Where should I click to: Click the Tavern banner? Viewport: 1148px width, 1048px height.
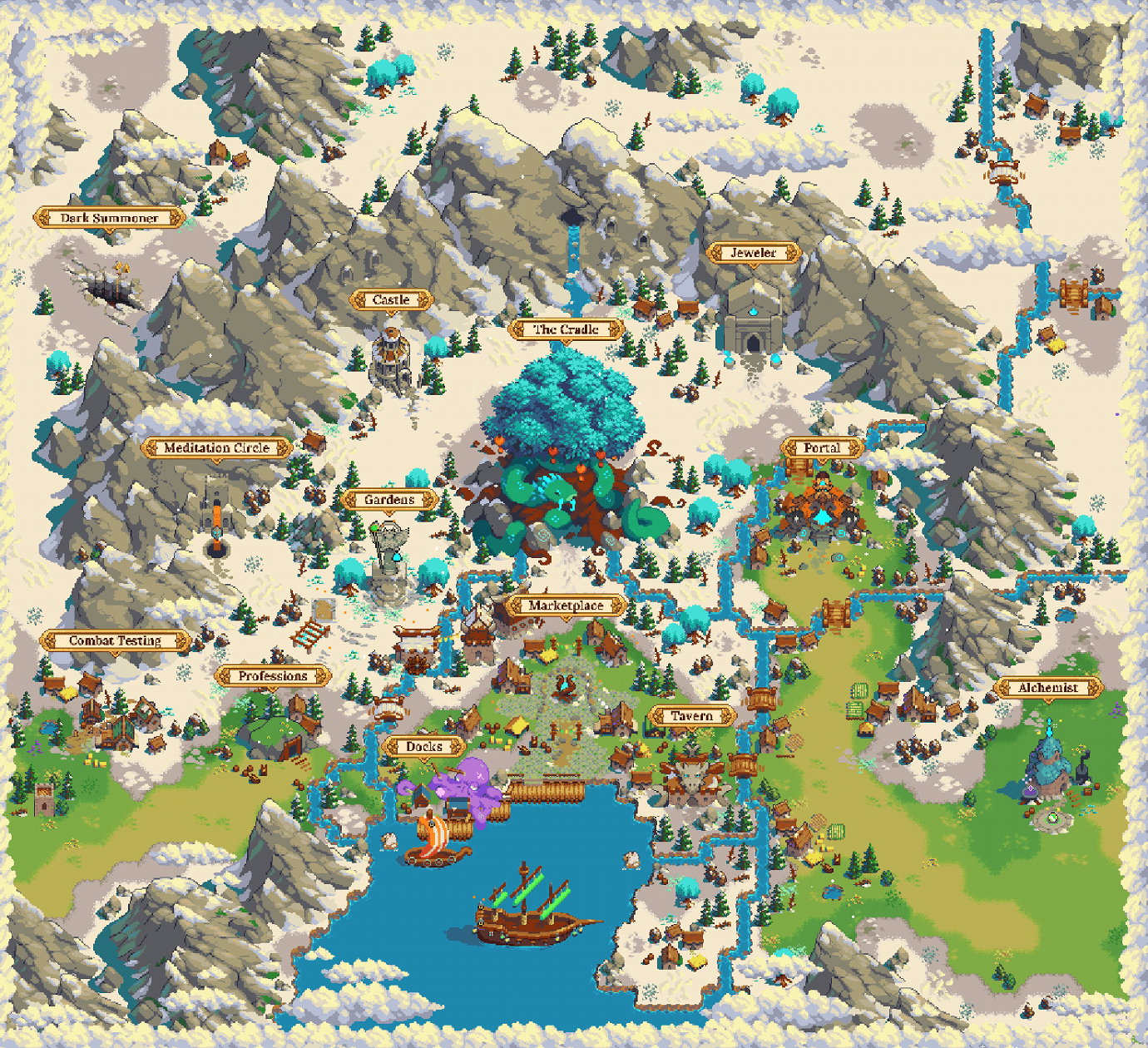click(690, 715)
